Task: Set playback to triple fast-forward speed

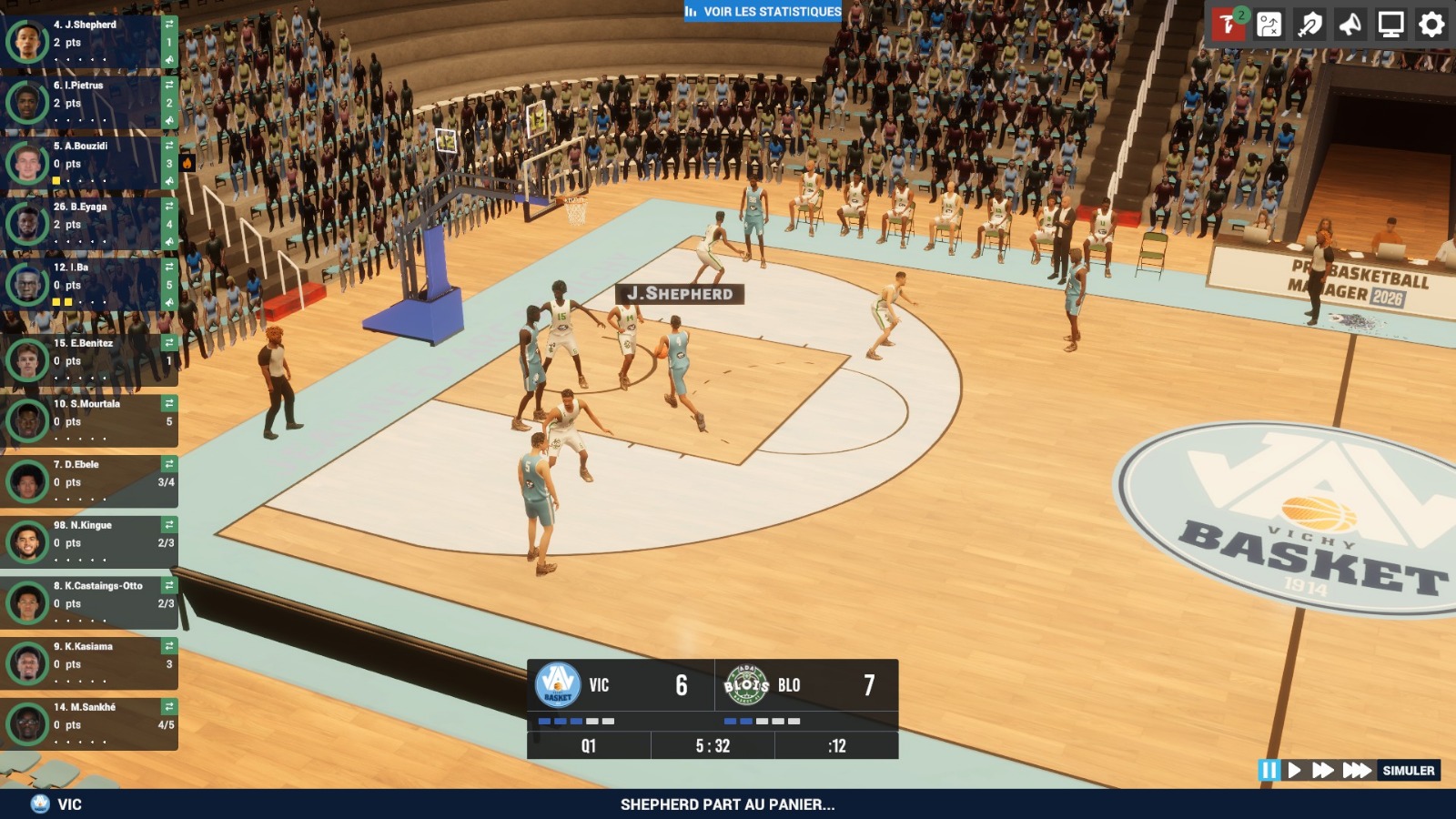Action: point(1356,771)
